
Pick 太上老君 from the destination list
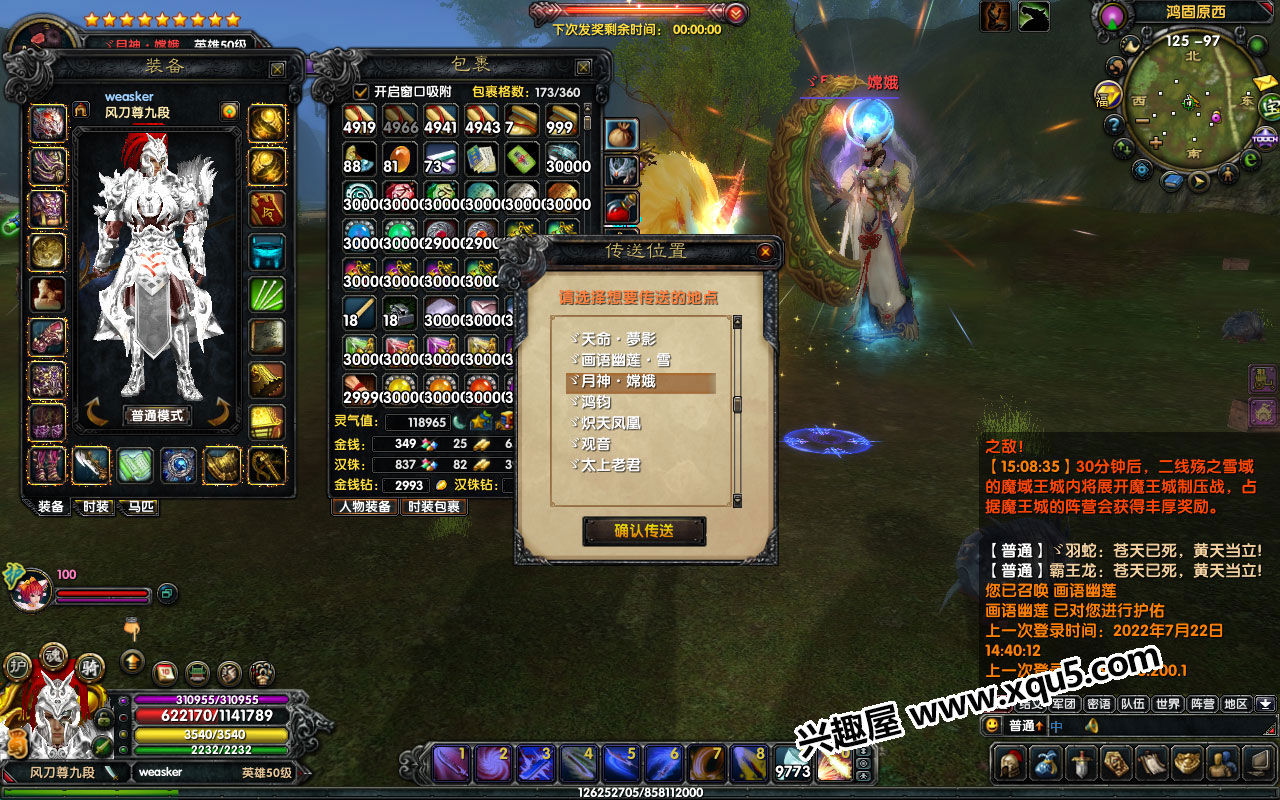pyautogui.click(x=612, y=465)
